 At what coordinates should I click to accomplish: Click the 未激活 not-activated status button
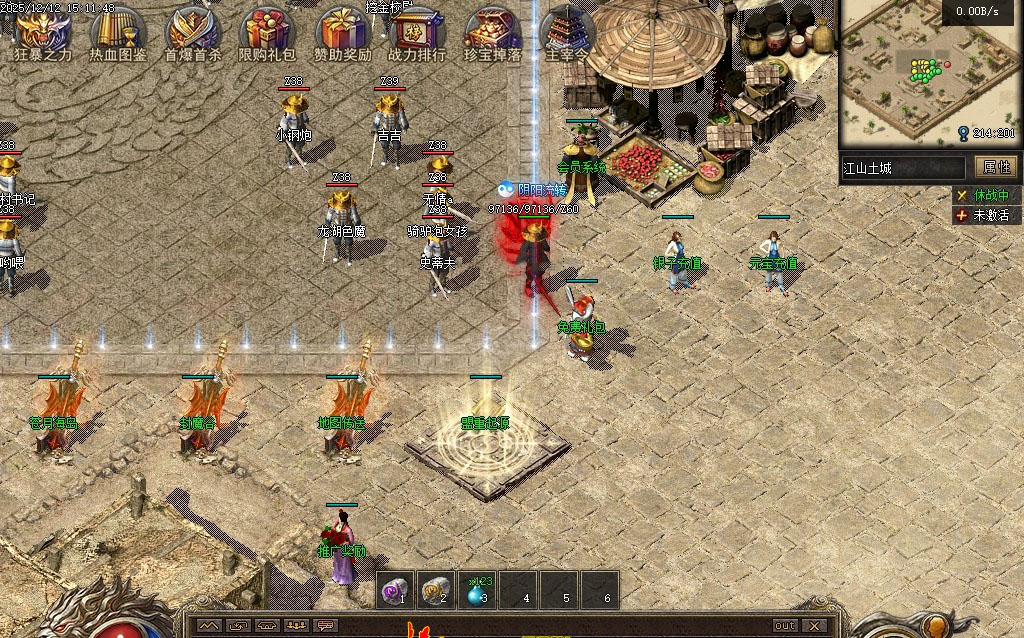(982, 214)
